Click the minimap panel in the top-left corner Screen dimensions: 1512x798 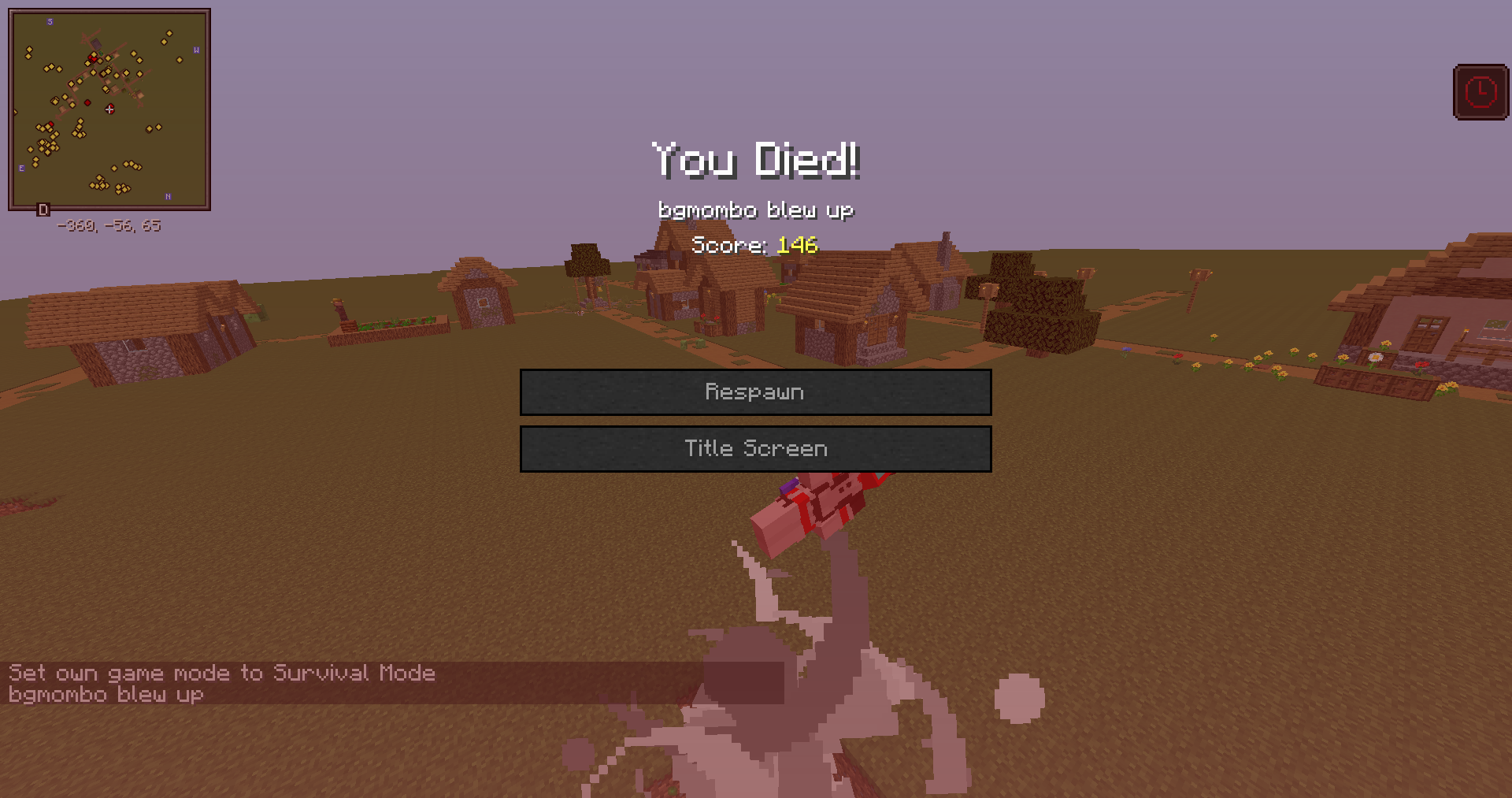pyautogui.click(x=109, y=108)
